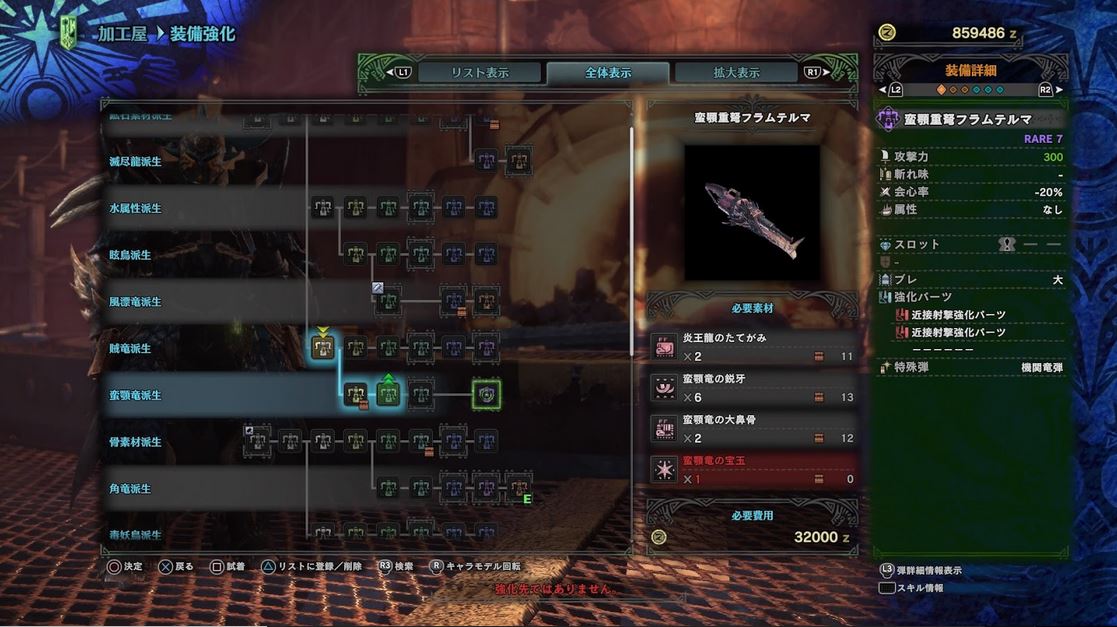
Task: Choose the final green-framed 蛮顎竜 weapon node
Action: 486,394
